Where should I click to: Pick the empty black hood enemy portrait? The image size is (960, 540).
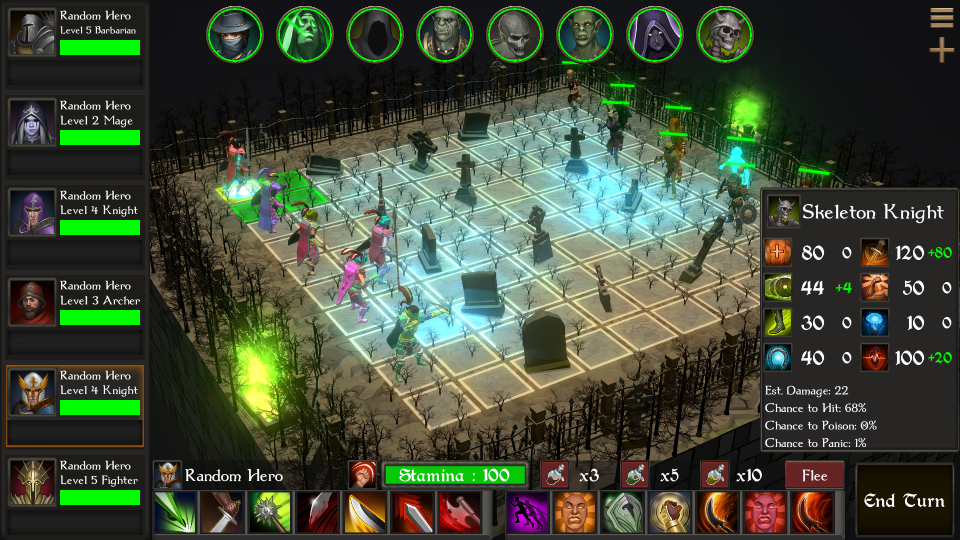(x=375, y=34)
